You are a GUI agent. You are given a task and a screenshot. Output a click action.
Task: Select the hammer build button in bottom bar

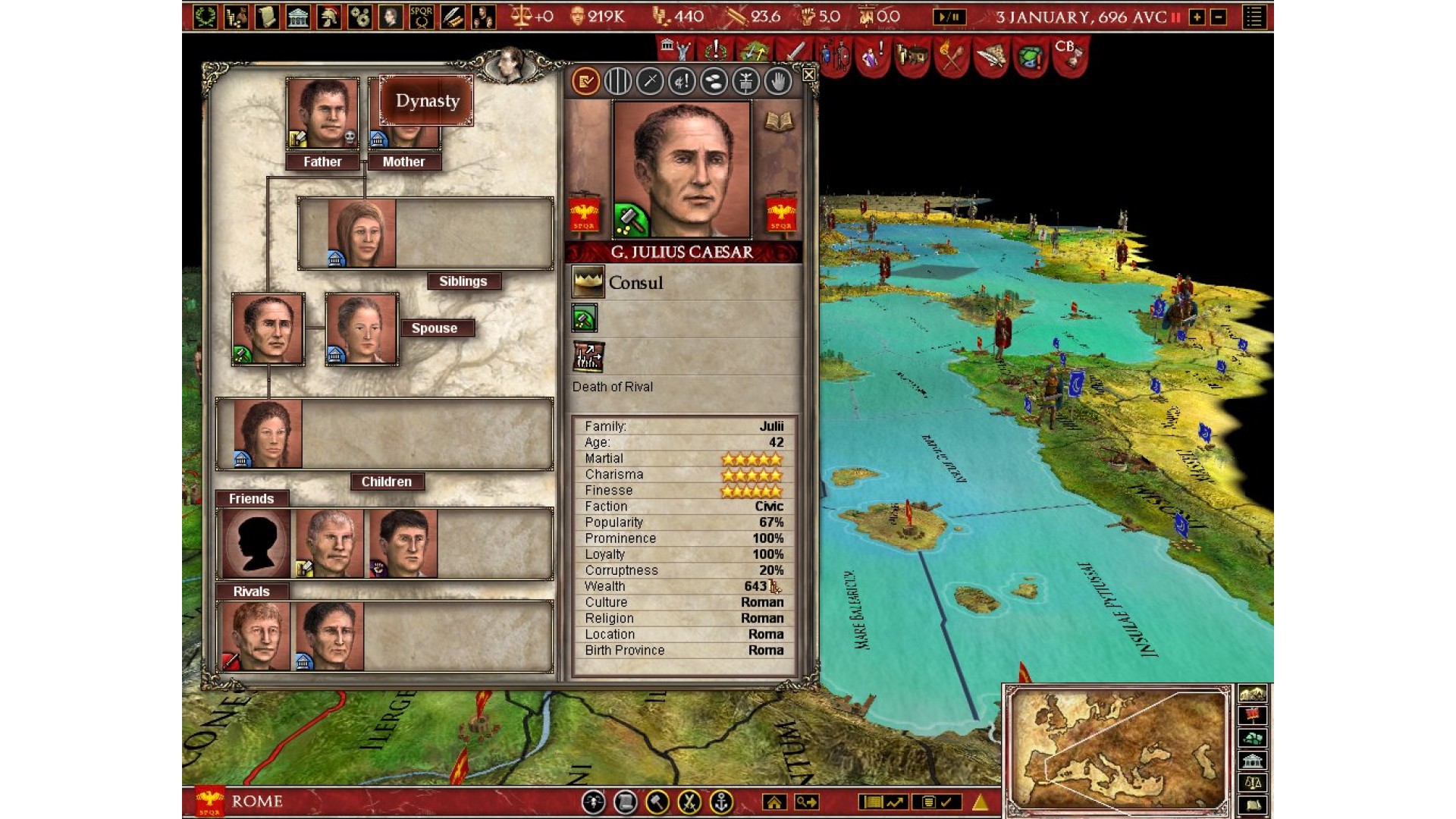click(657, 802)
